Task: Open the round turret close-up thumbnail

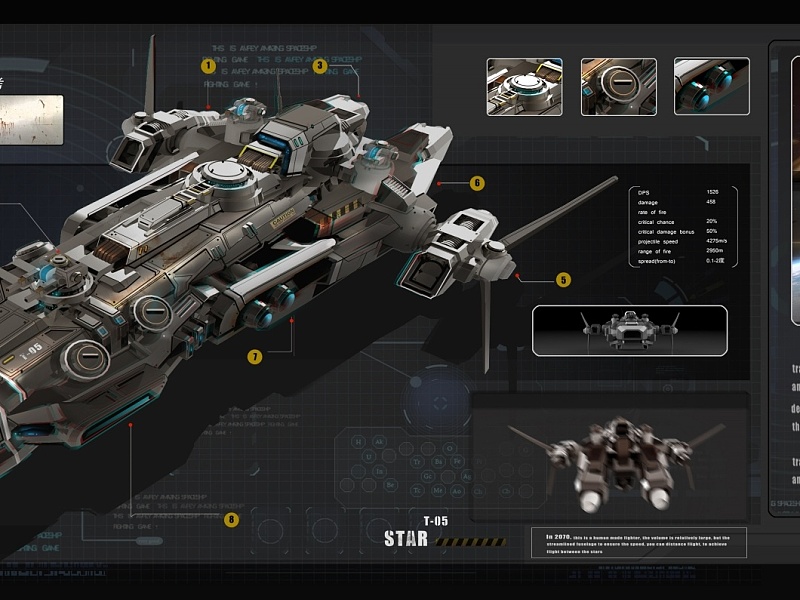Action: click(524, 86)
